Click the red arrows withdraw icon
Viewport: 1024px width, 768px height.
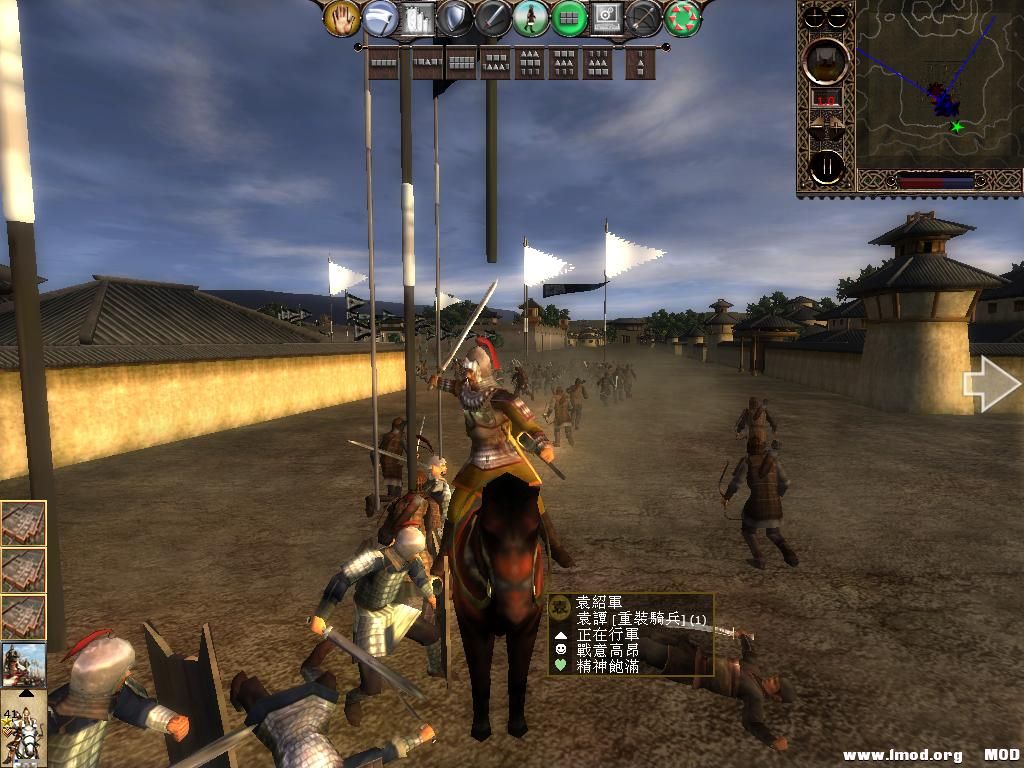point(683,18)
